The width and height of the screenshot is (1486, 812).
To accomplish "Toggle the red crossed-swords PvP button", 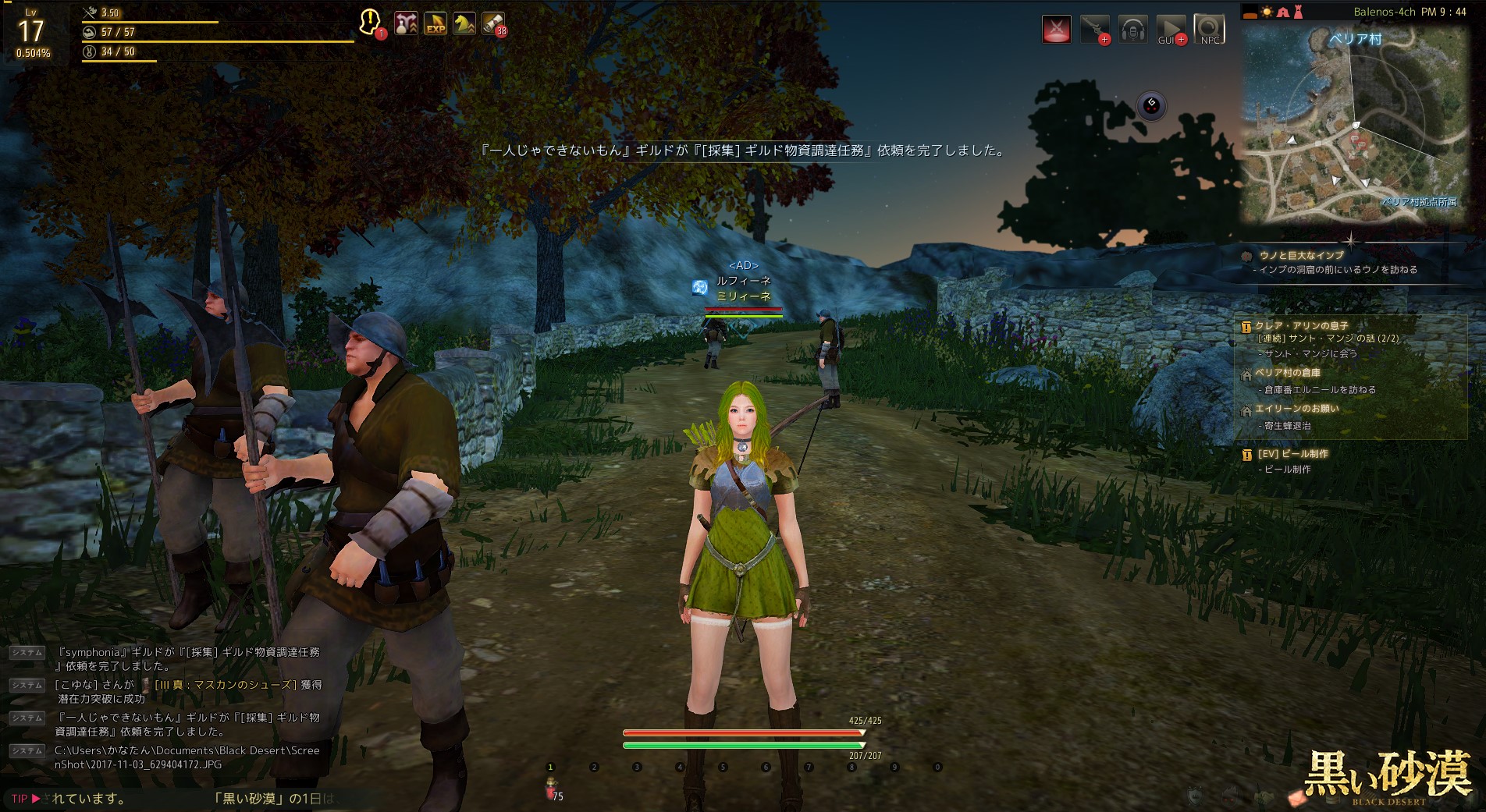I will (1057, 29).
